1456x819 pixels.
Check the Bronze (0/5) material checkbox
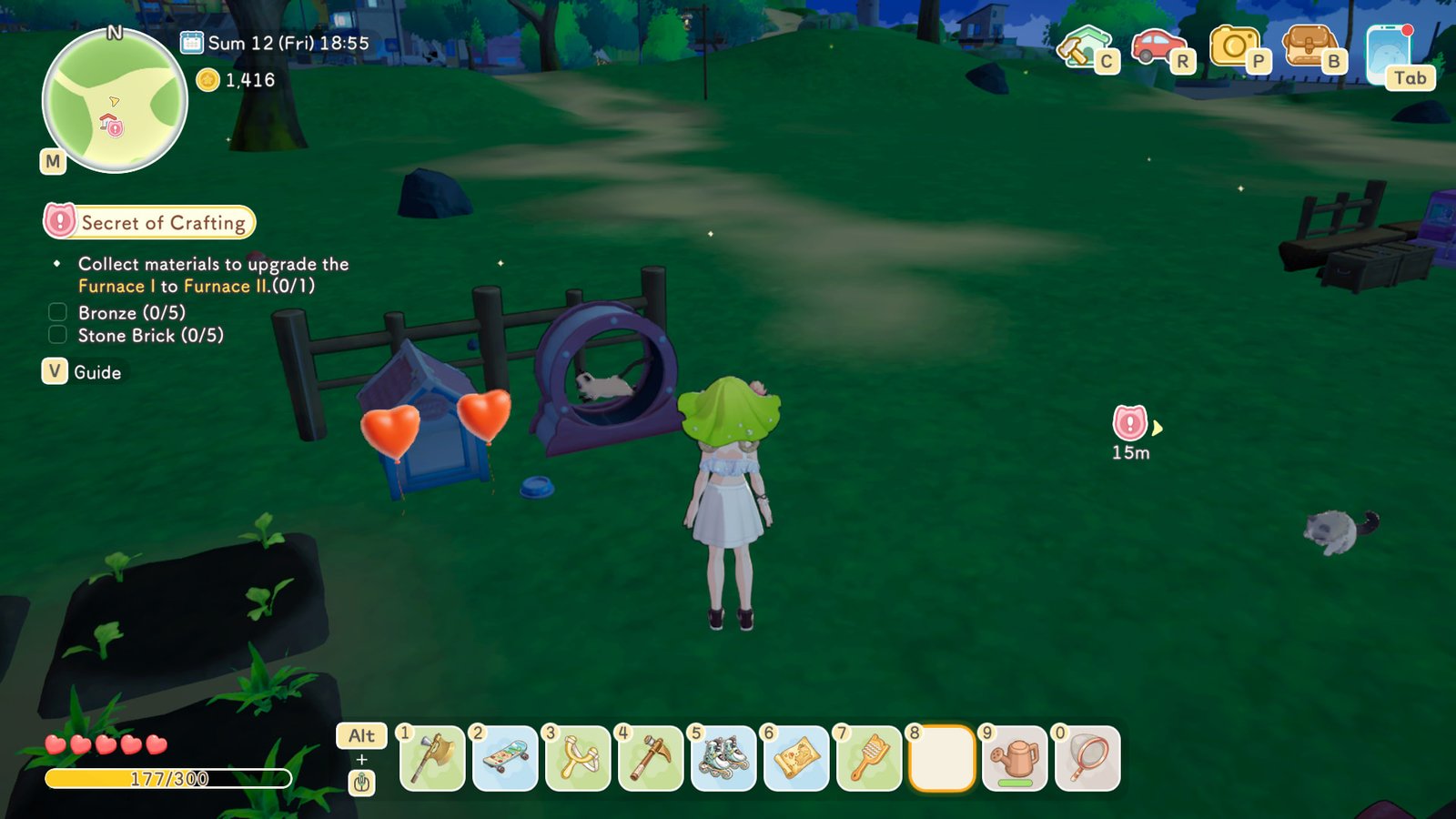tap(56, 311)
